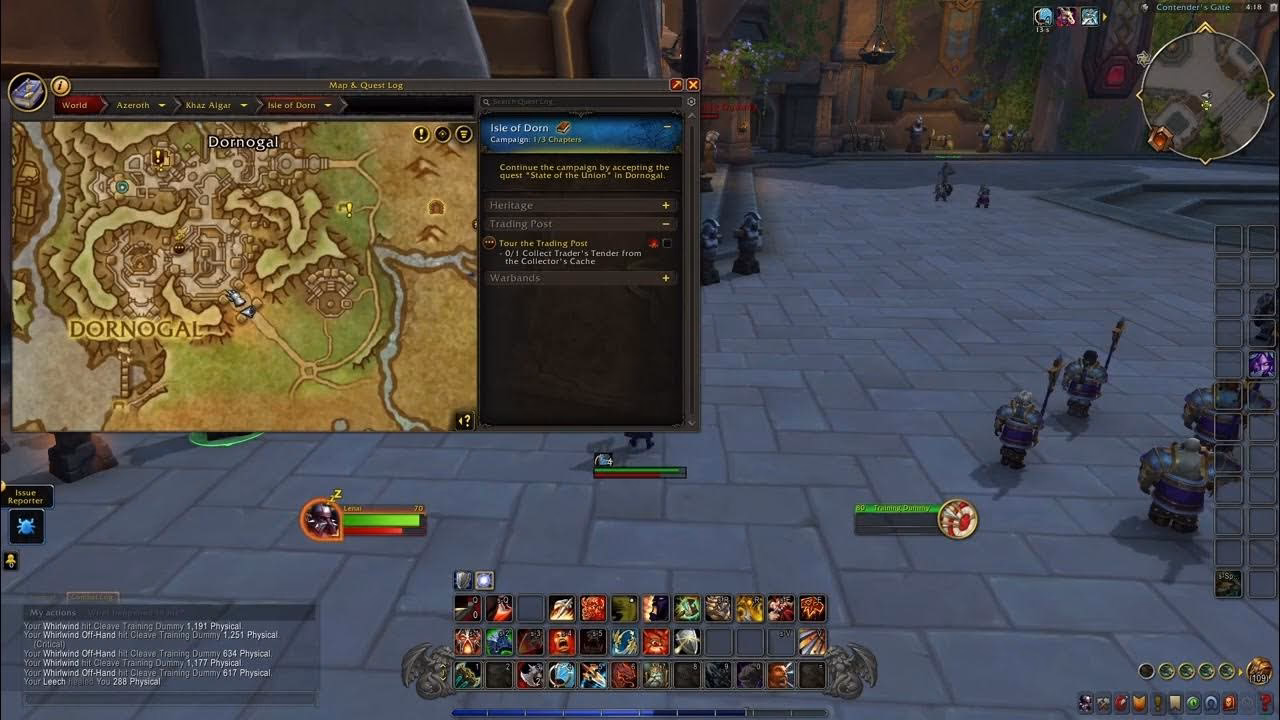Open the Khaz Algar breadcrumb dropdown
1280x720 pixels.
[244, 104]
